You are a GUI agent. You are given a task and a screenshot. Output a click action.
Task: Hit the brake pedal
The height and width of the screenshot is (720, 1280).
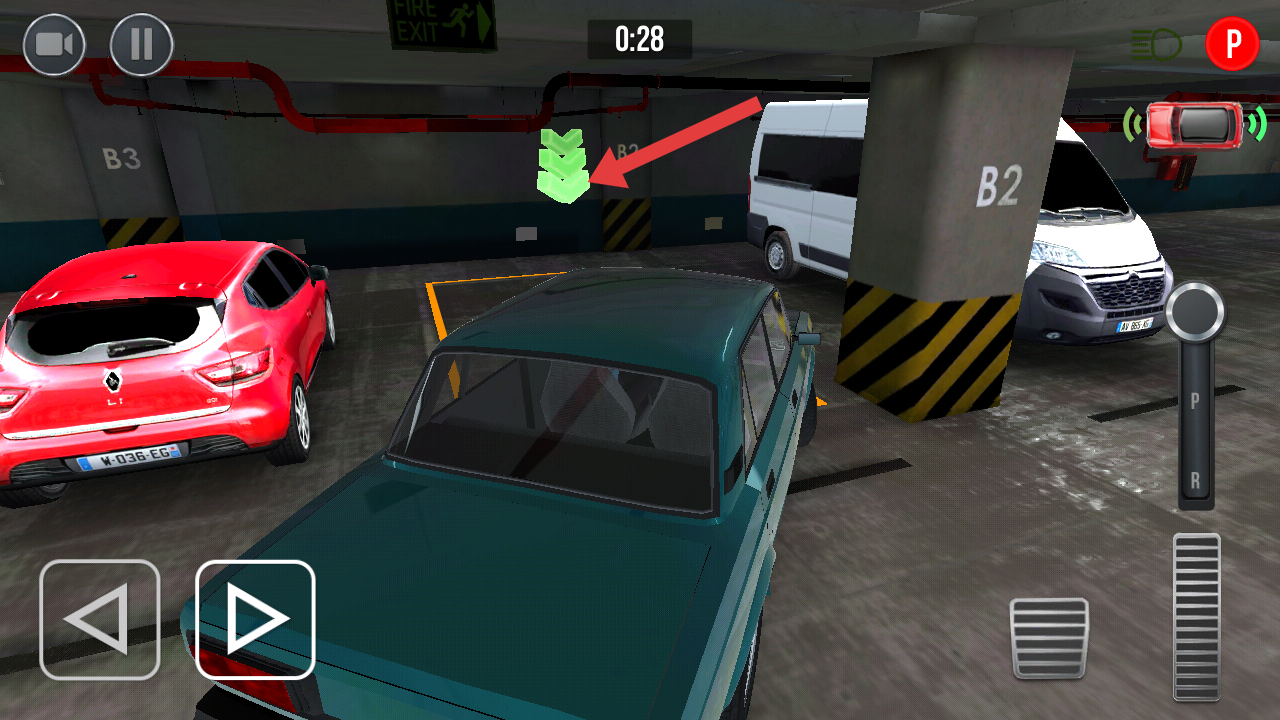pyautogui.click(x=1049, y=637)
